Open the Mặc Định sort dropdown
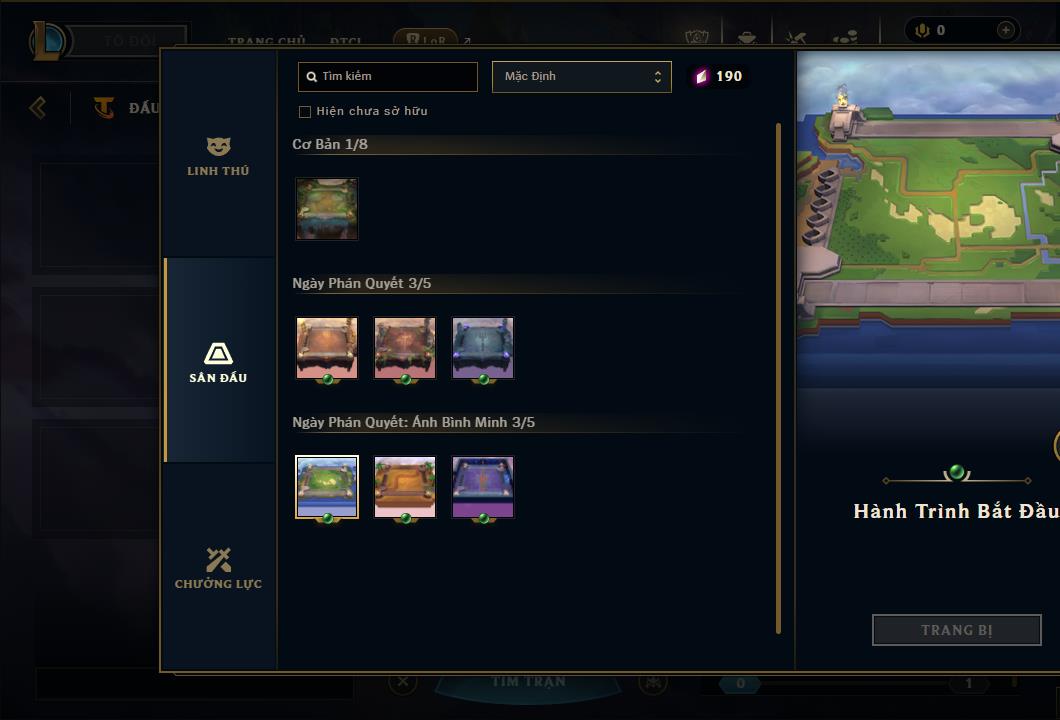Viewport: 1060px width, 720px height. tap(581, 77)
